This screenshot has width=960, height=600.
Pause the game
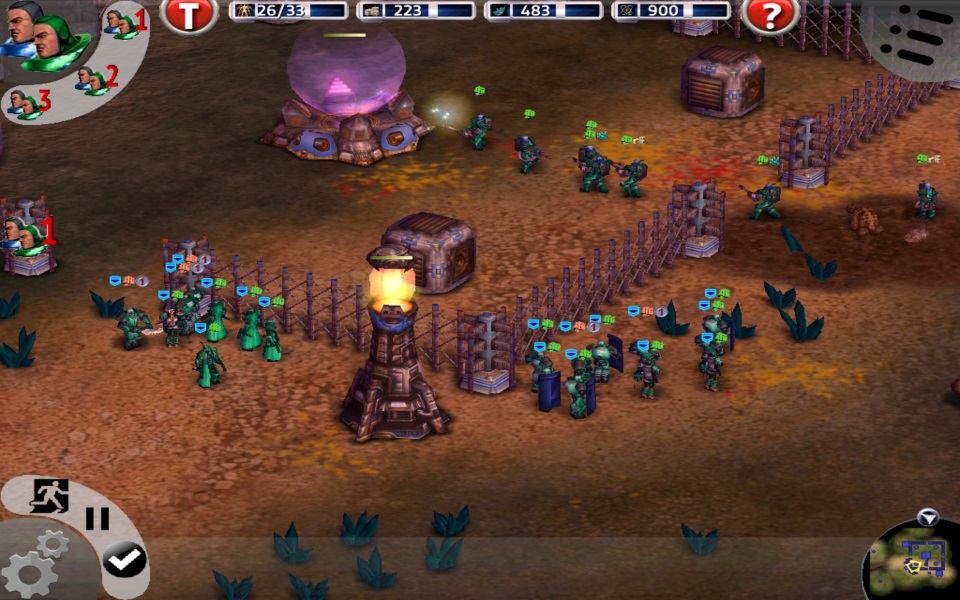coord(97,518)
